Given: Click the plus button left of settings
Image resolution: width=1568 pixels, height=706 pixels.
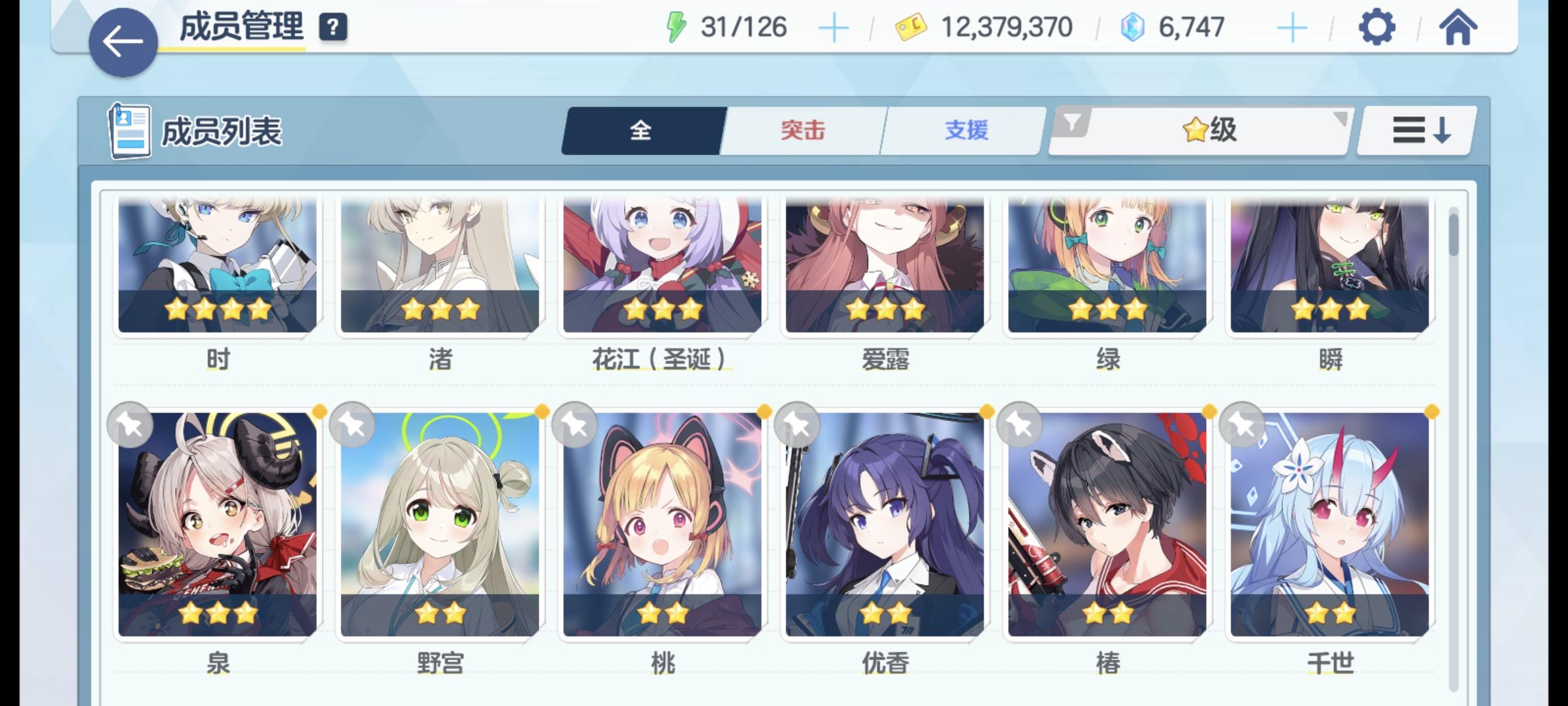Looking at the screenshot, I should 1293,27.
